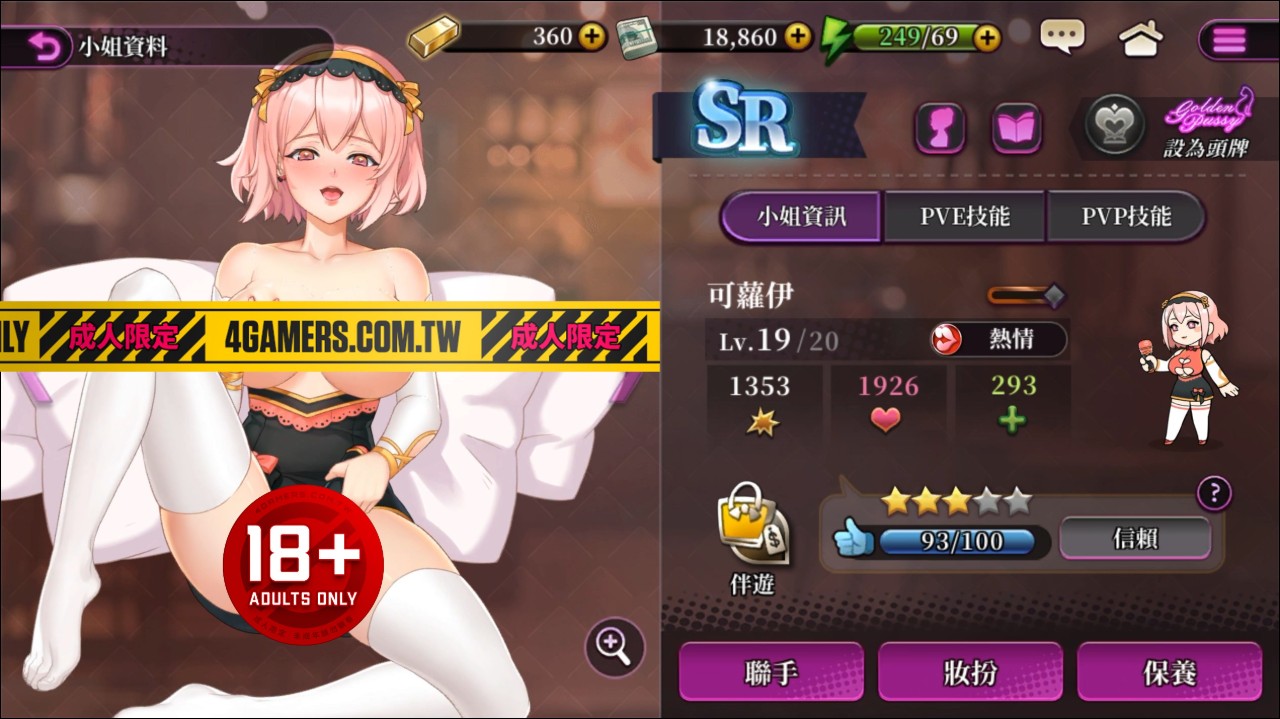Switch to the 小姐資訊 tab

(x=802, y=216)
